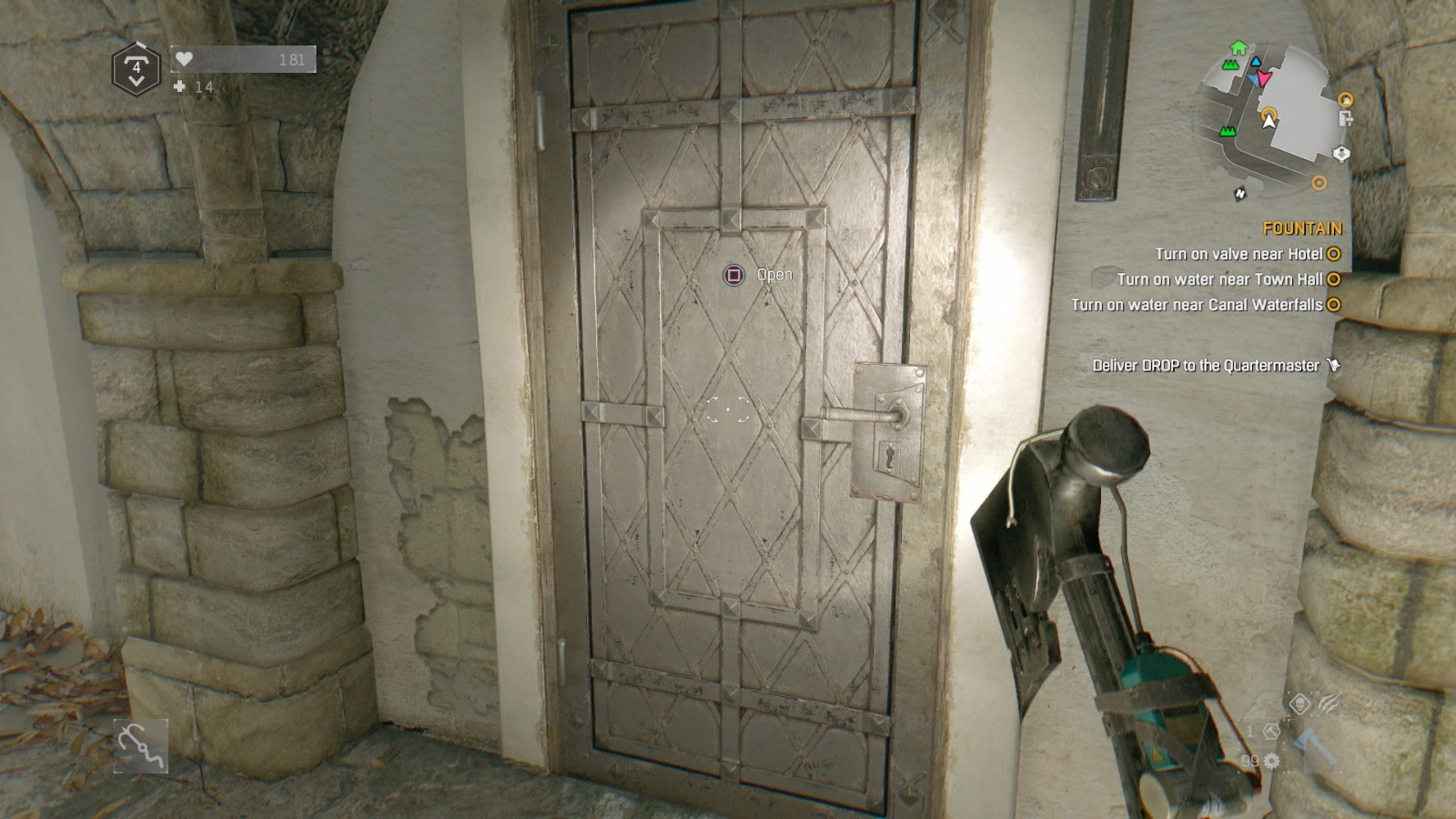The image size is (1456, 819).
Task: Click 'Deliver DROP to the Quartermaster'
Action: pyautogui.click(x=1206, y=364)
